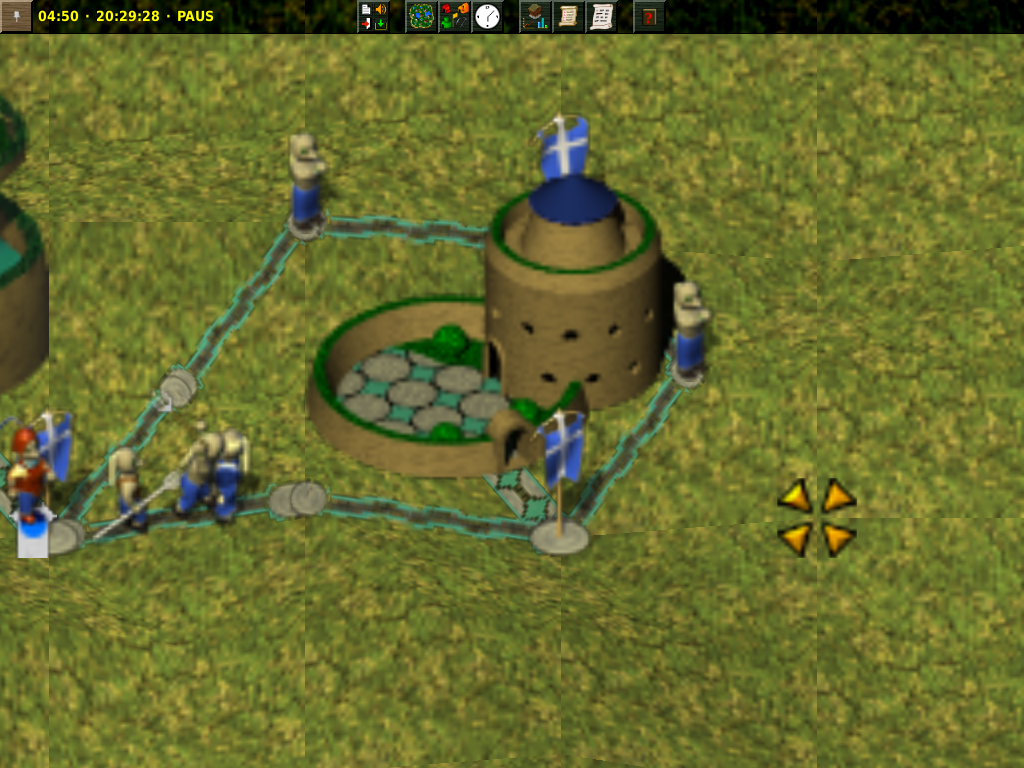Open the help book with question mark

point(649,16)
